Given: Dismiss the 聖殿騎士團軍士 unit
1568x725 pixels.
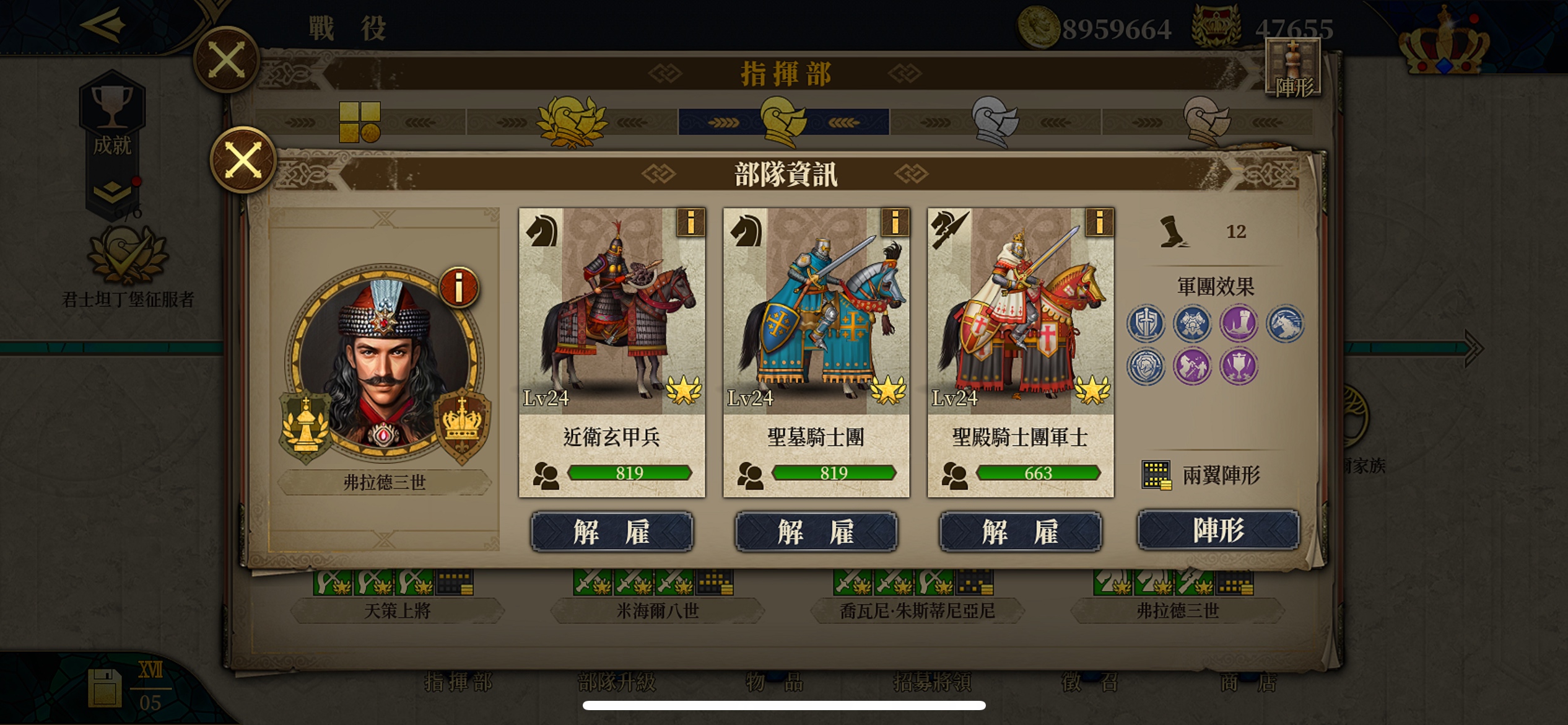Looking at the screenshot, I should coord(1021,532).
